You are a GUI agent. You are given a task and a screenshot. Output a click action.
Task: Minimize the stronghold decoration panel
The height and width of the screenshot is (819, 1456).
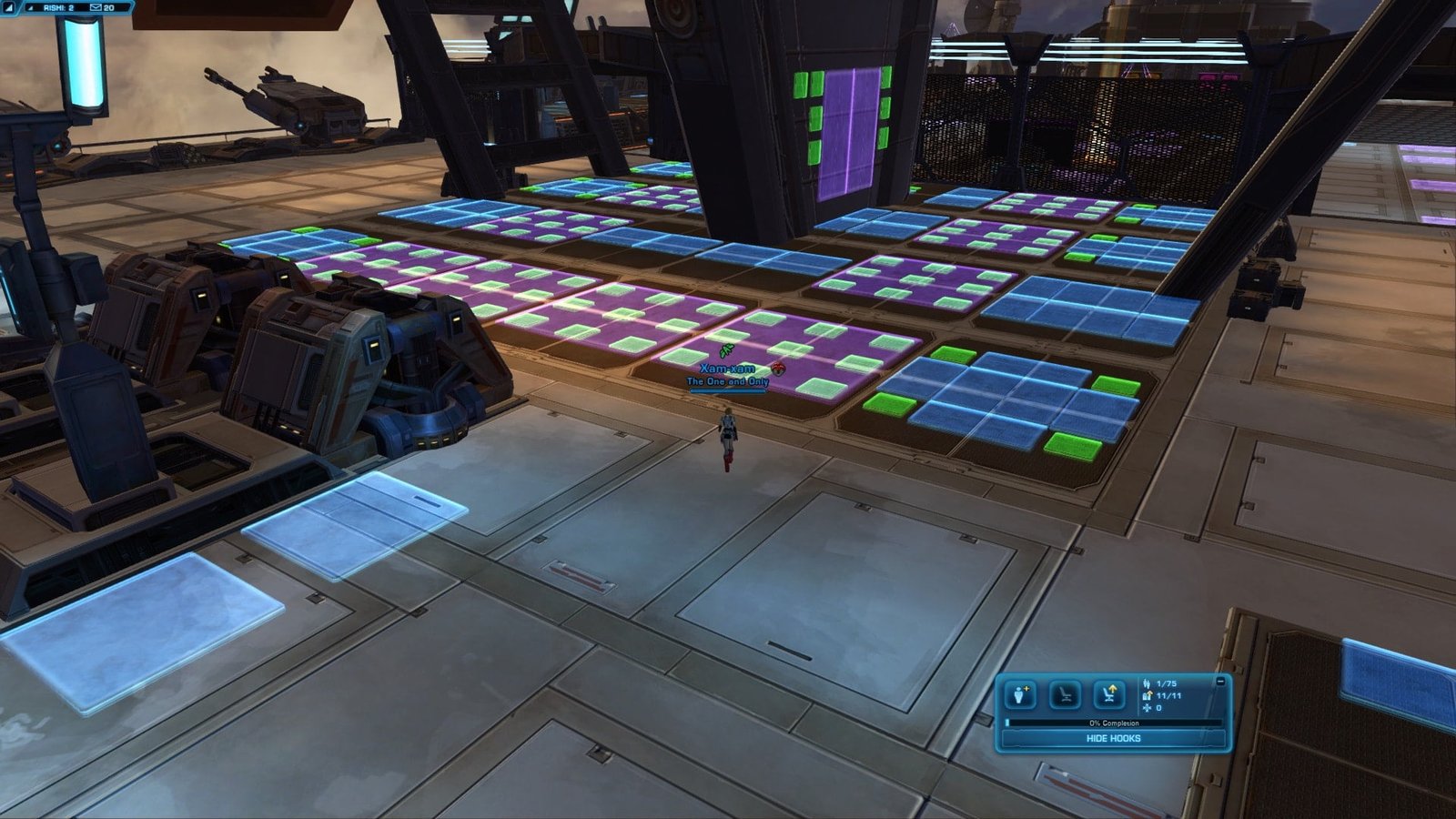1220,681
